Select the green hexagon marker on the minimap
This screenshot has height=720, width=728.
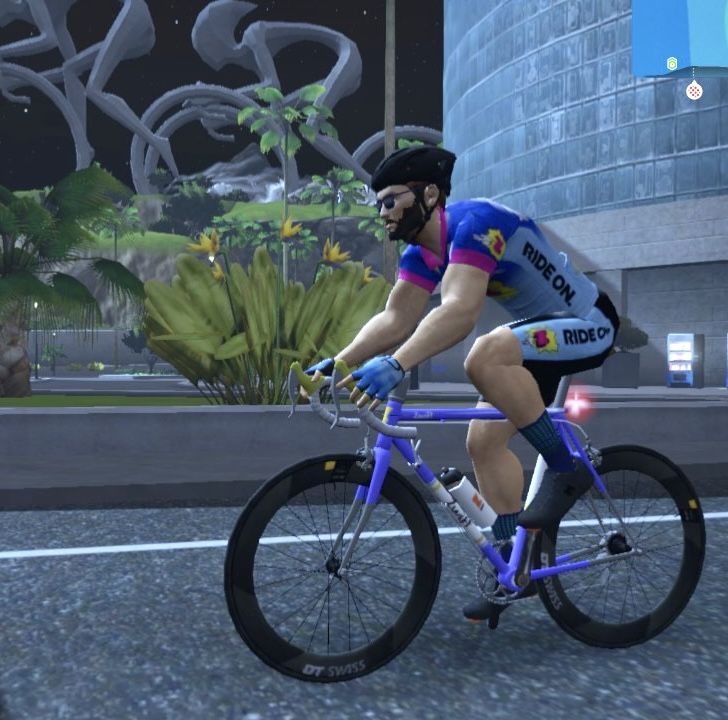pos(672,63)
